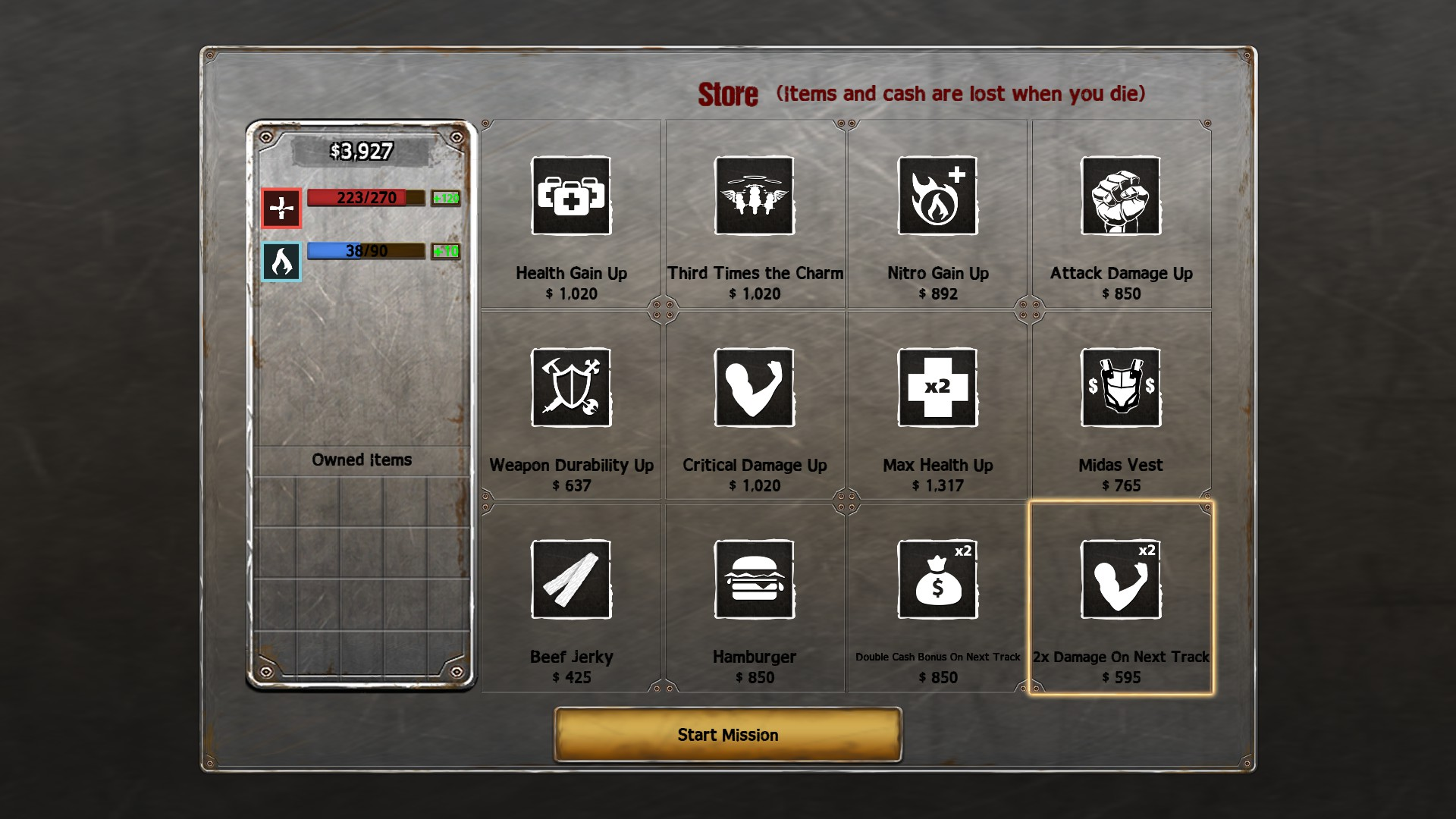Select the Critical Damage Up upgrade
1456x819 pixels.
point(755,388)
